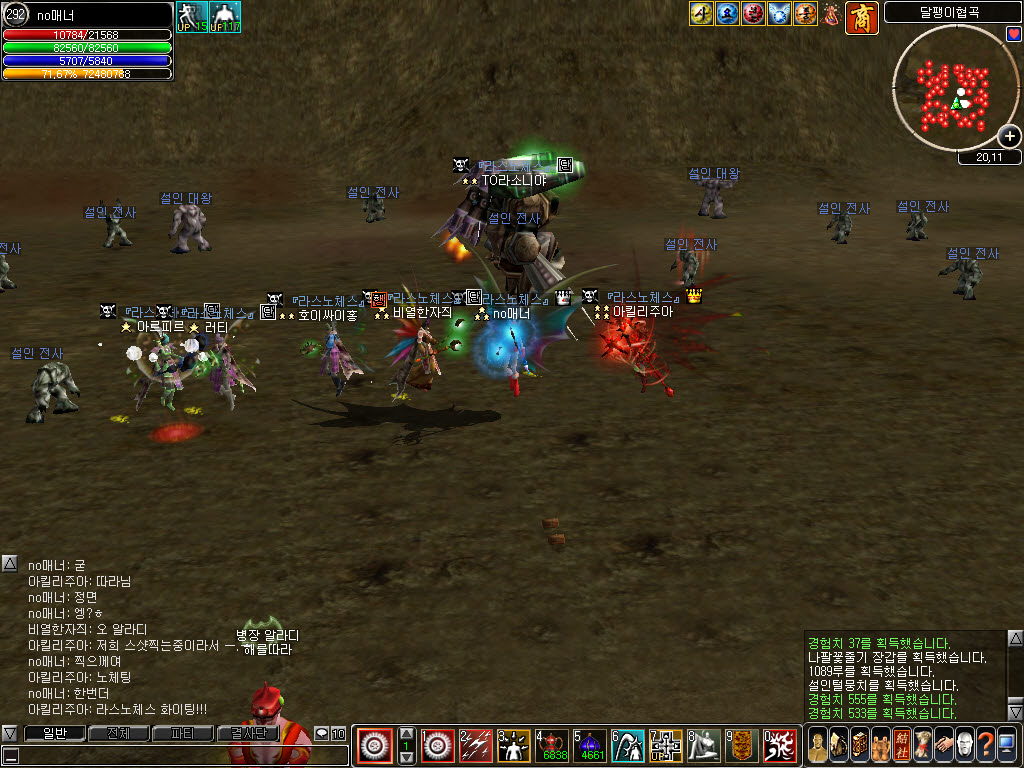Viewport: 1024px width, 768px height.
Task: Click the minimap's plus zoom button
Action: [1010, 136]
